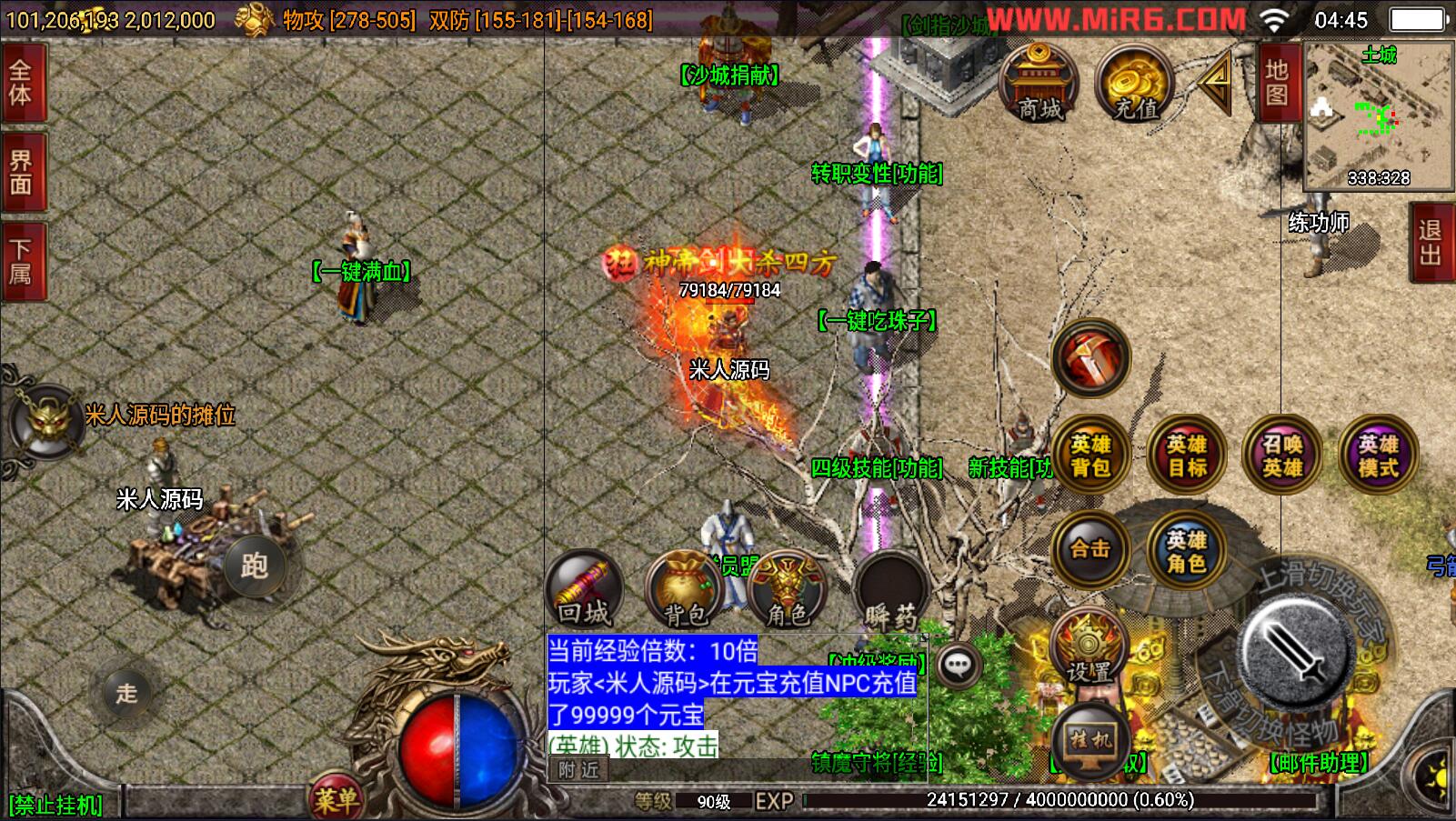
Task: Choose the 英雄目标 button
Action: click(1187, 455)
